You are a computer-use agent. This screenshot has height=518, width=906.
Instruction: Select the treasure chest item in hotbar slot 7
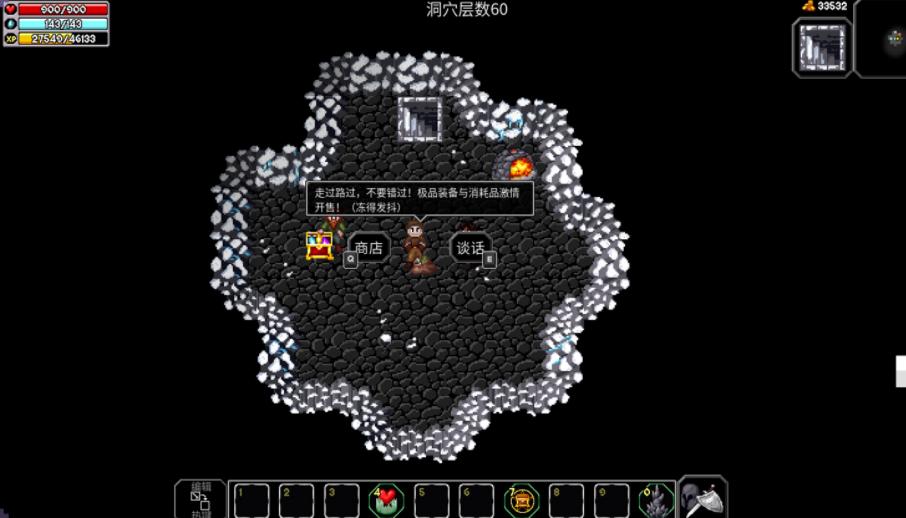click(521, 499)
